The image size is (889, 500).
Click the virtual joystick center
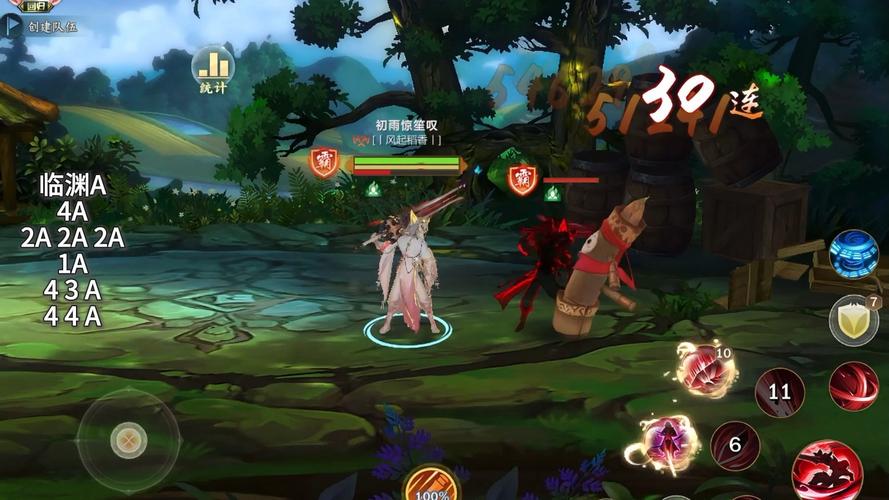128,438
